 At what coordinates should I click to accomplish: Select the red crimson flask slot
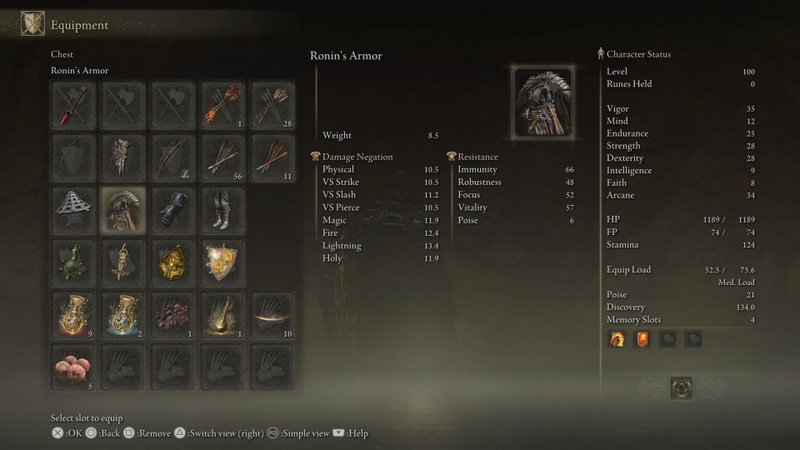click(x=74, y=314)
